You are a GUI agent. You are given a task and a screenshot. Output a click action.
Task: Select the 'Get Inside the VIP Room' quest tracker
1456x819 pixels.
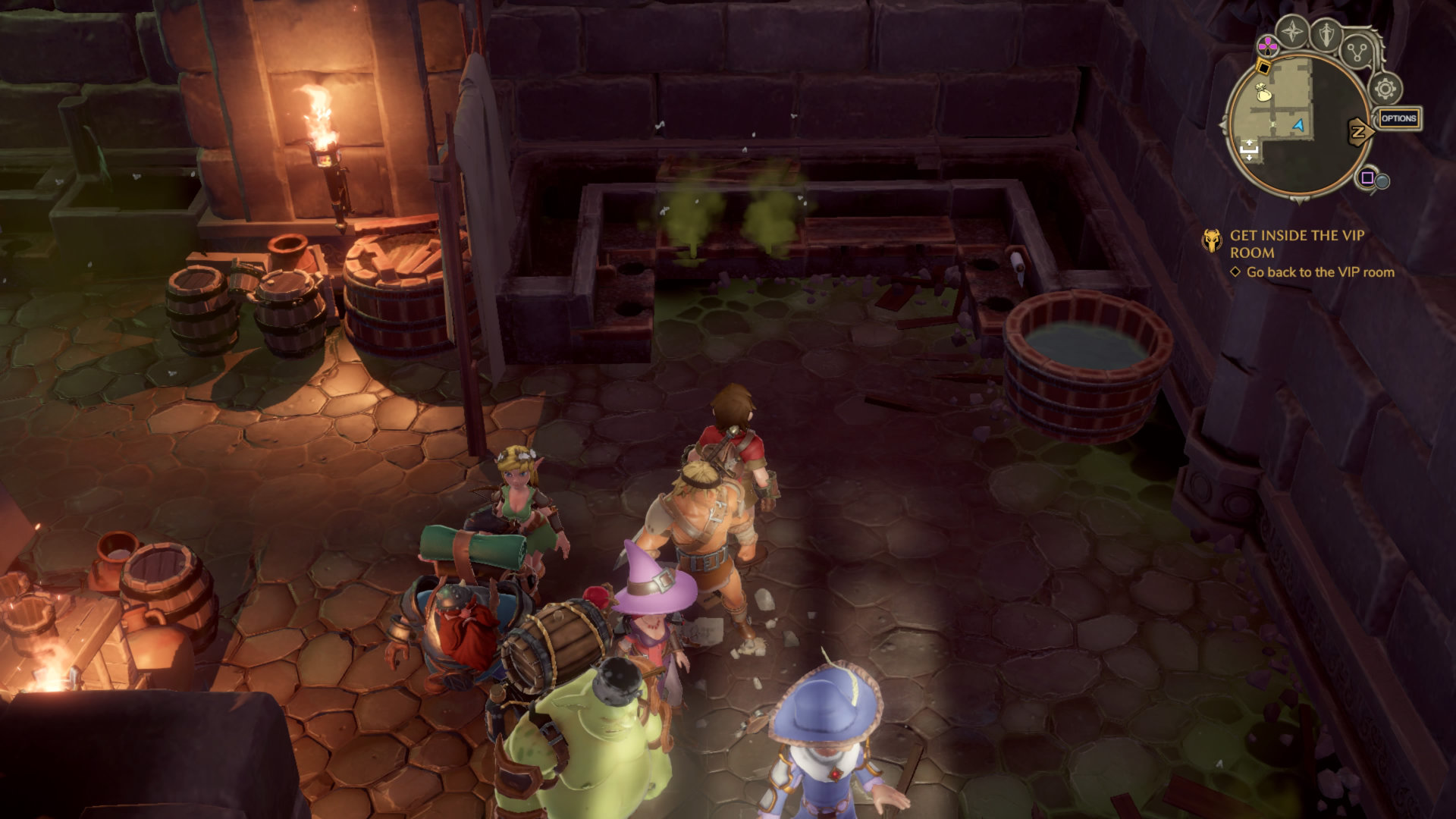tap(1296, 243)
